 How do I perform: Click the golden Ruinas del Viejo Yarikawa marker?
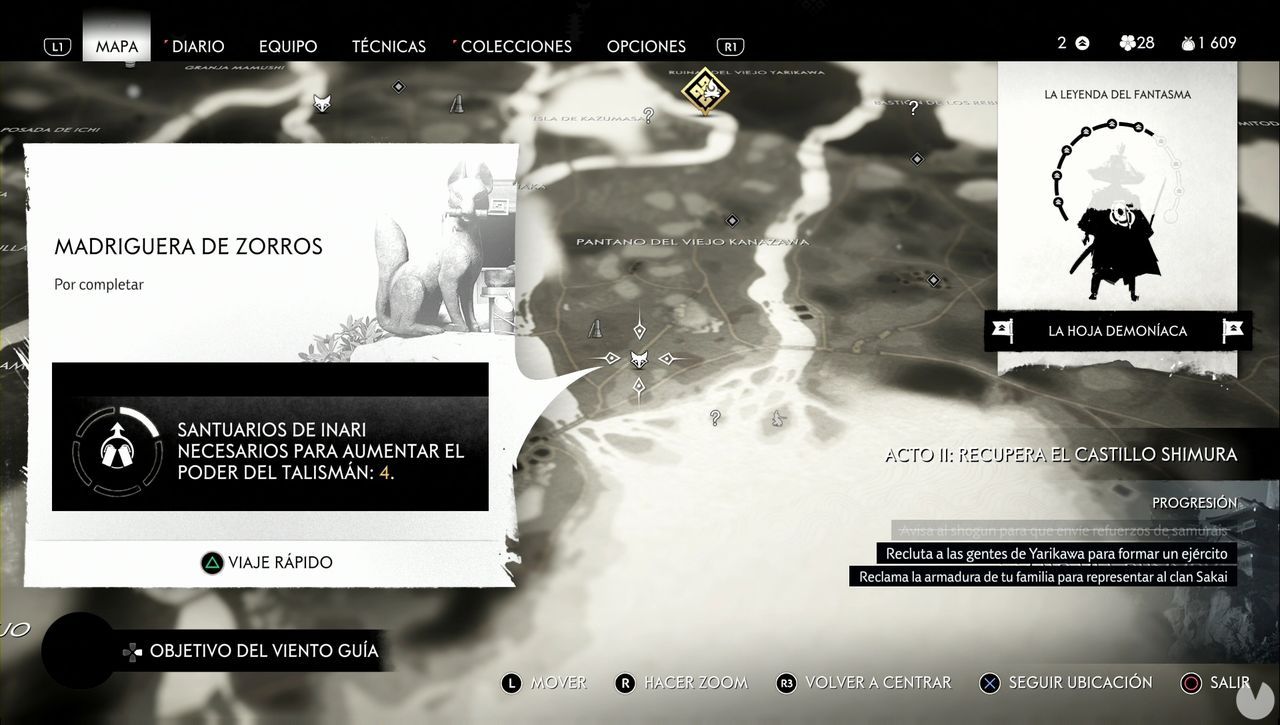pos(706,92)
